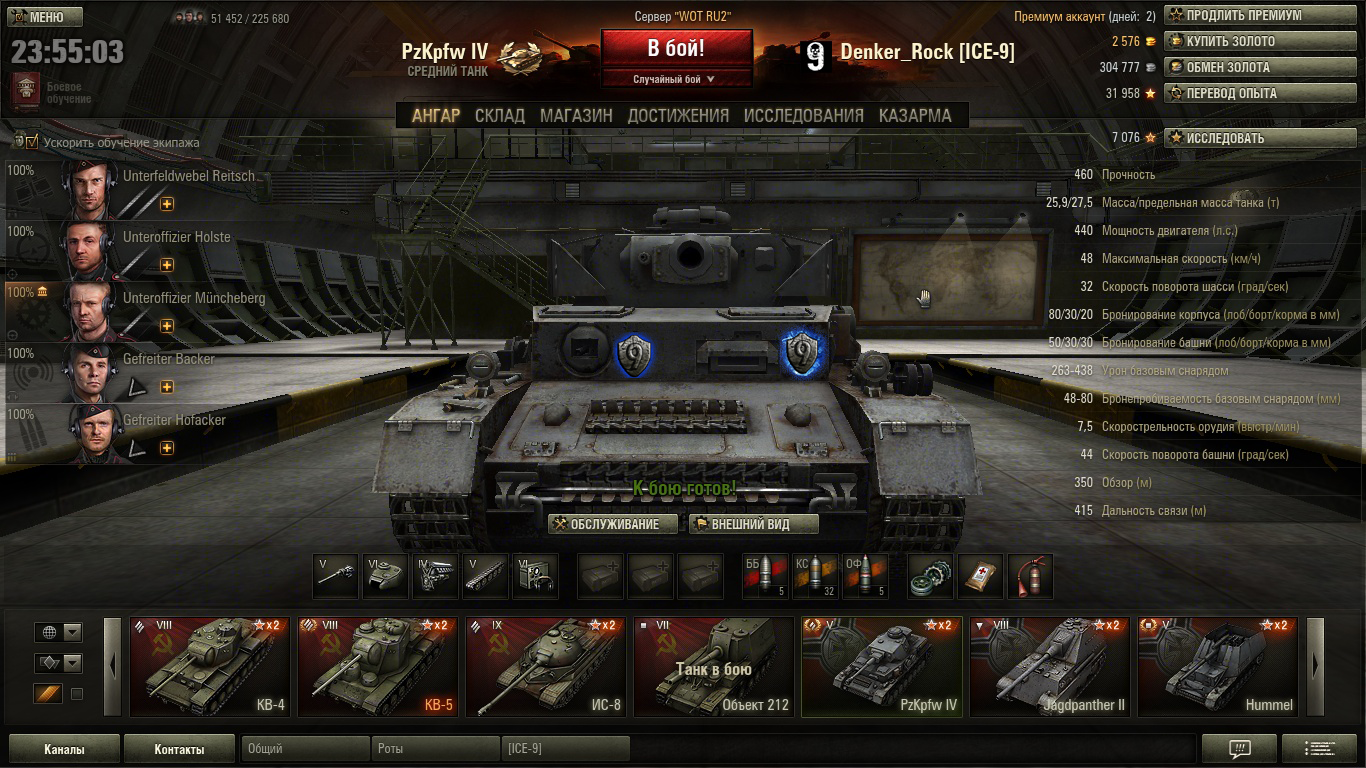This screenshot has width=1366, height=768.
Task: Select ПЕРЕВОД ОПЫТА button
Action: [x=1244, y=94]
